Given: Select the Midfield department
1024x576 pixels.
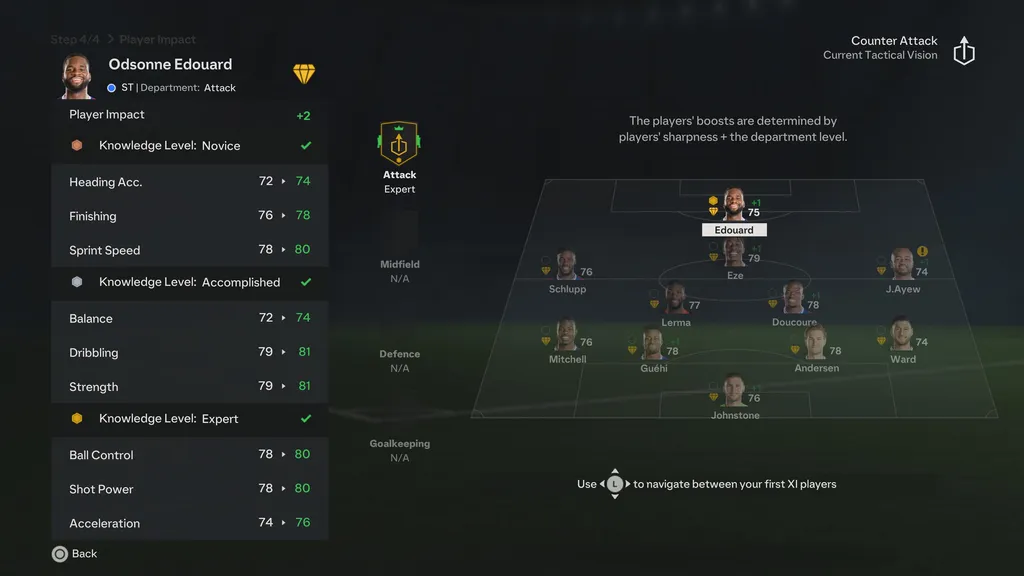Looking at the screenshot, I should 399,271.
